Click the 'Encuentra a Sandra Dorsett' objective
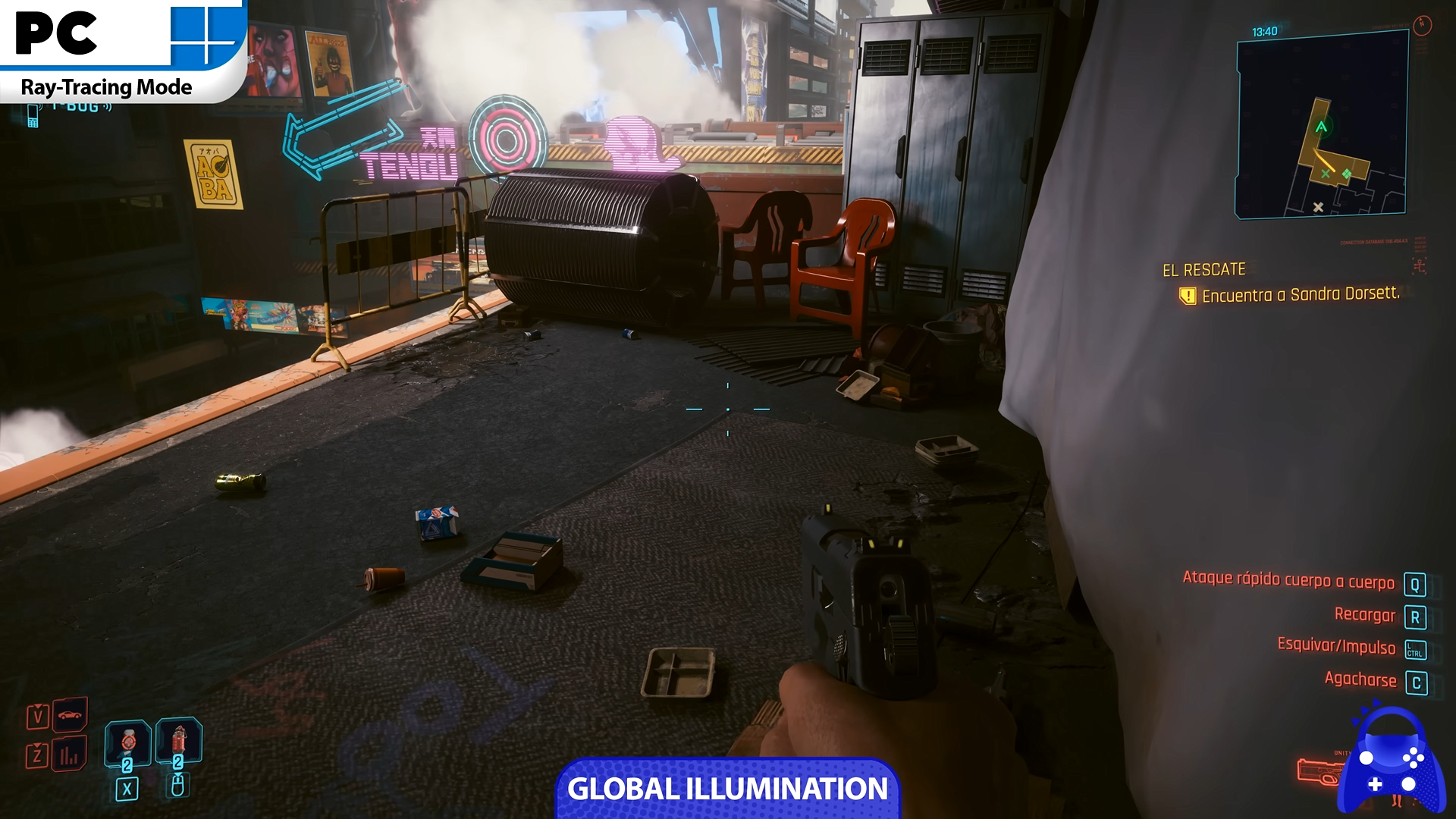Viewport: 1456px width, 819px height. tap(1300, 295)
